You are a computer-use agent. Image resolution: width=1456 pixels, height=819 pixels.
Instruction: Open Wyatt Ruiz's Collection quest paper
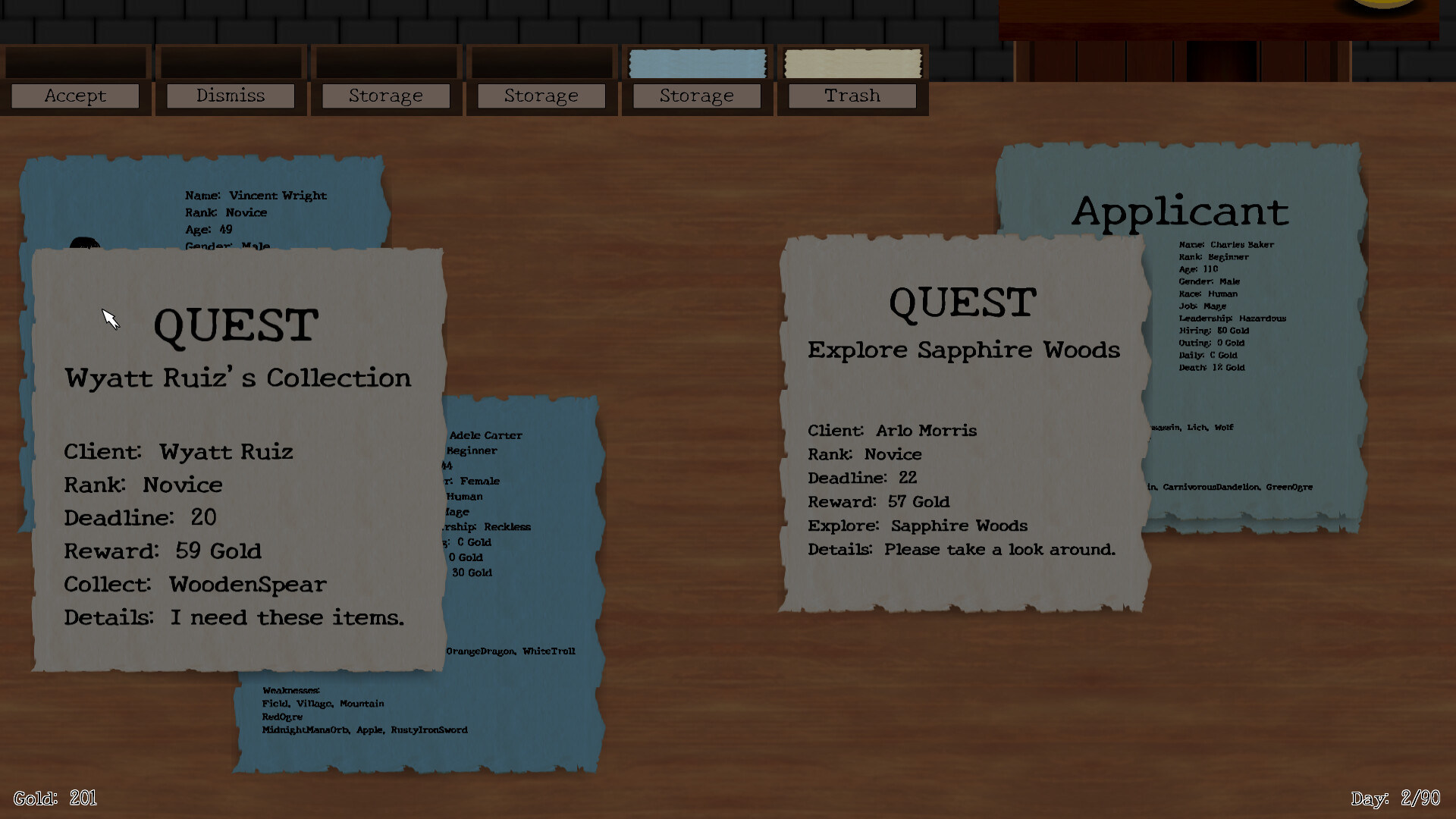click(235, 455)
